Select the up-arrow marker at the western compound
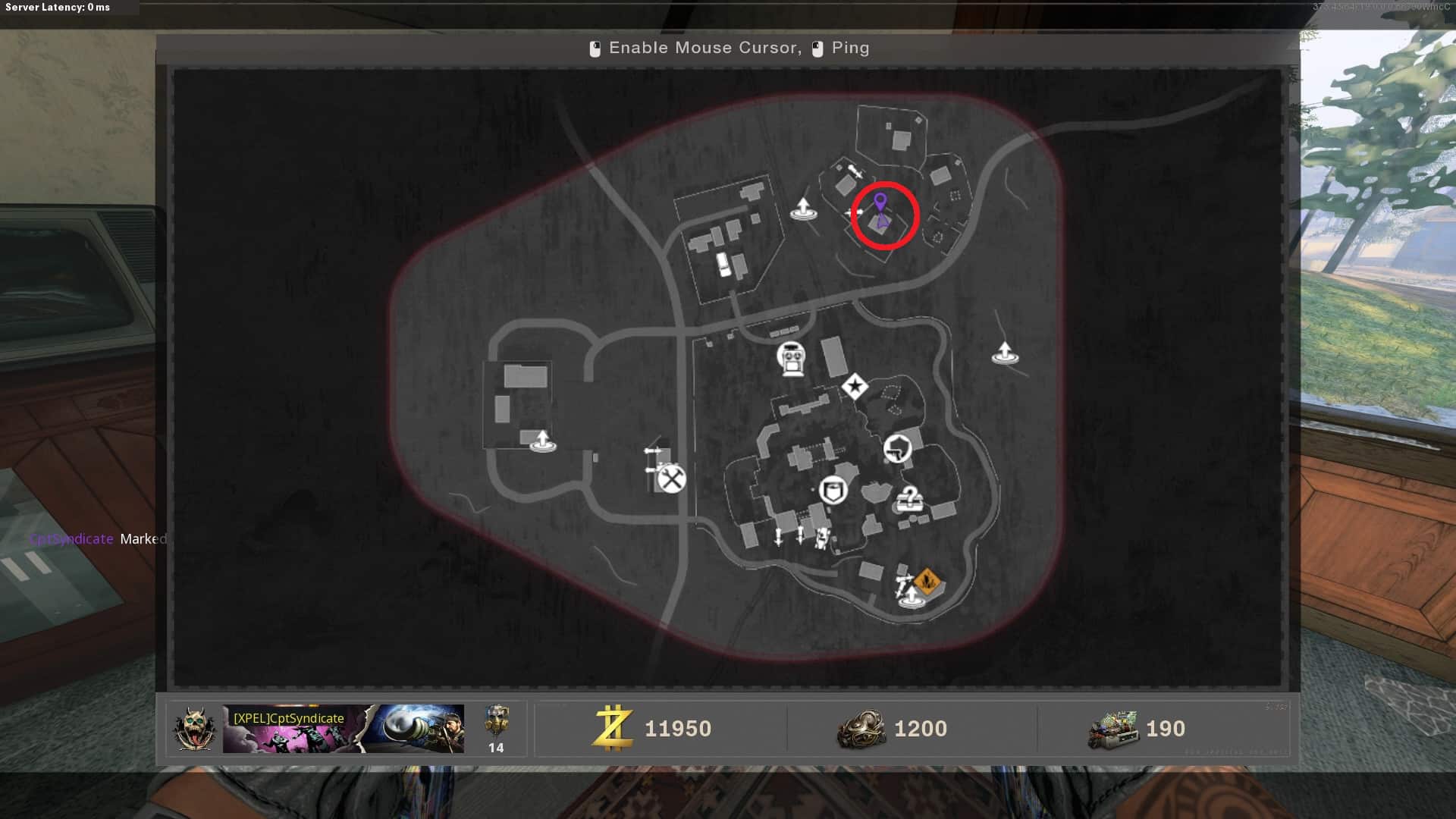1456x819 pixels. 542,440
